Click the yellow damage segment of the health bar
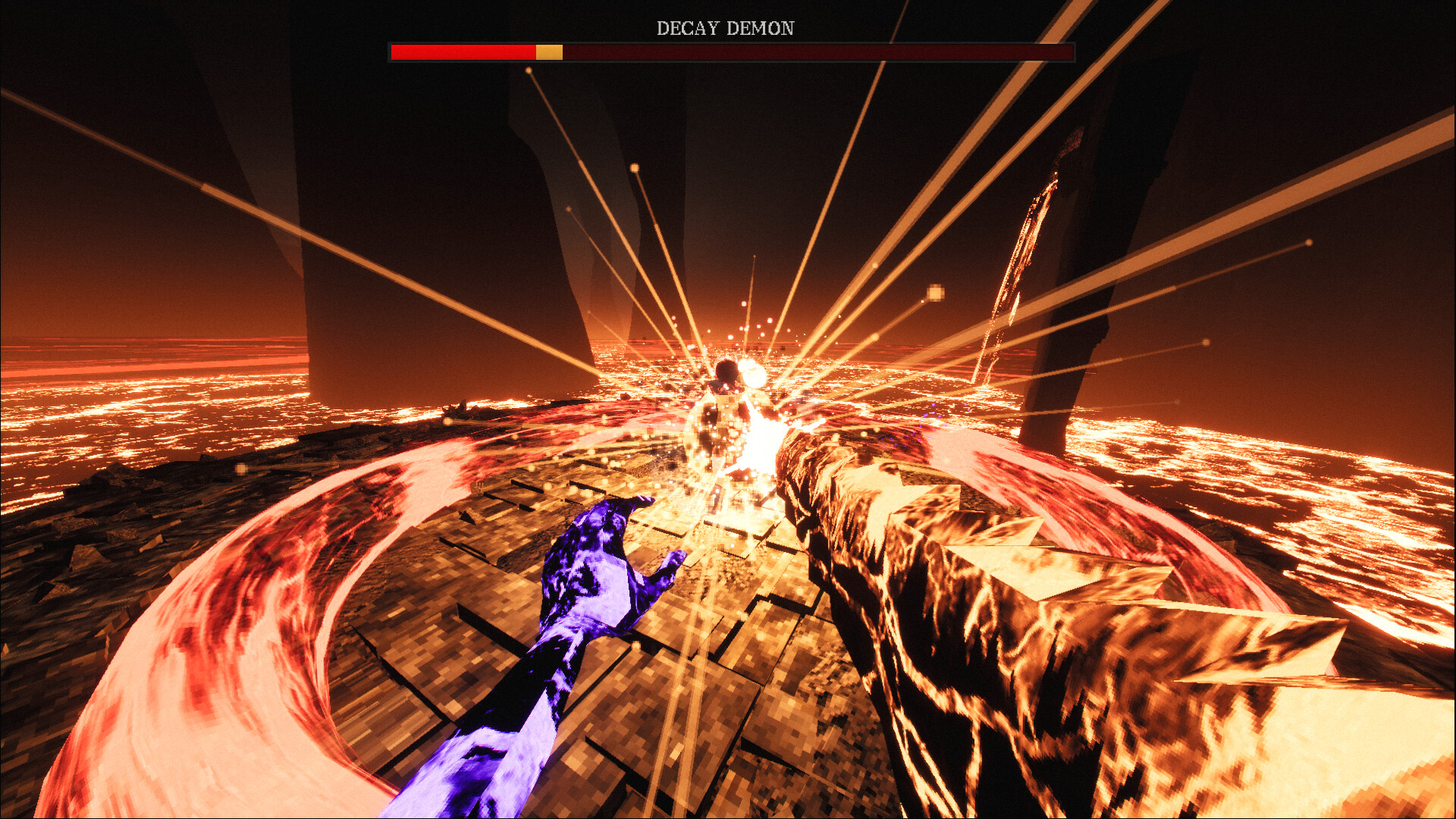 click(x=548, y=52)
